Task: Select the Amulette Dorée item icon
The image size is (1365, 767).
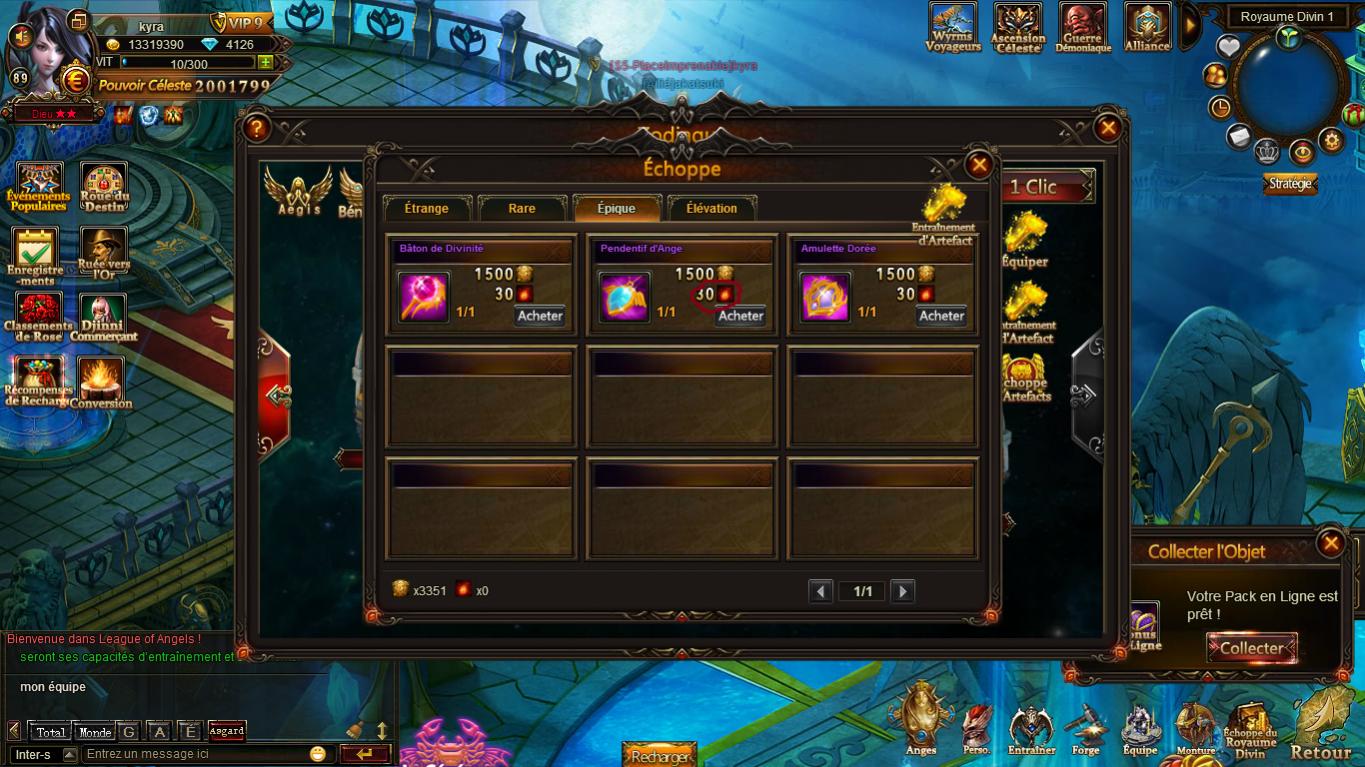Action: point(825,297)
